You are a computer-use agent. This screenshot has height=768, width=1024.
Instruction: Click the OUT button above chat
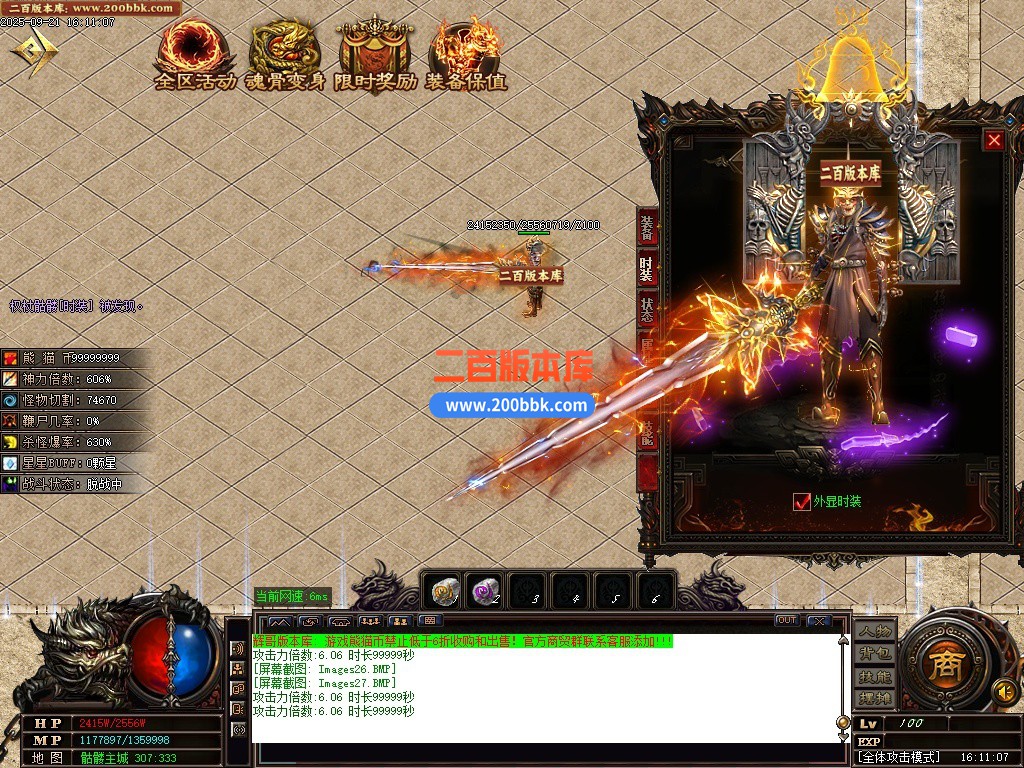(787, 621)
